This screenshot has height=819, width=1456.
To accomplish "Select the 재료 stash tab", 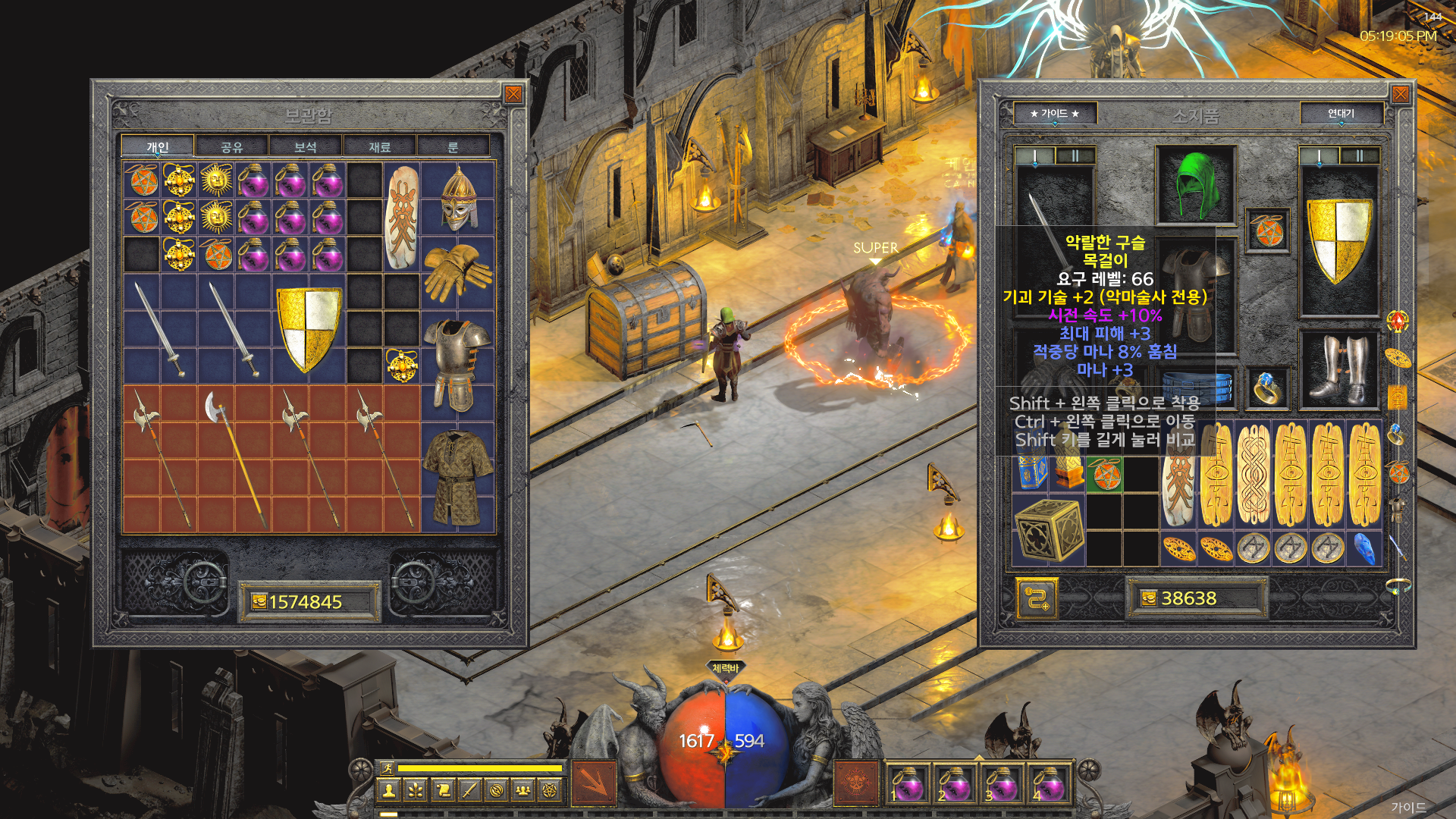I will tap(379, 146).
